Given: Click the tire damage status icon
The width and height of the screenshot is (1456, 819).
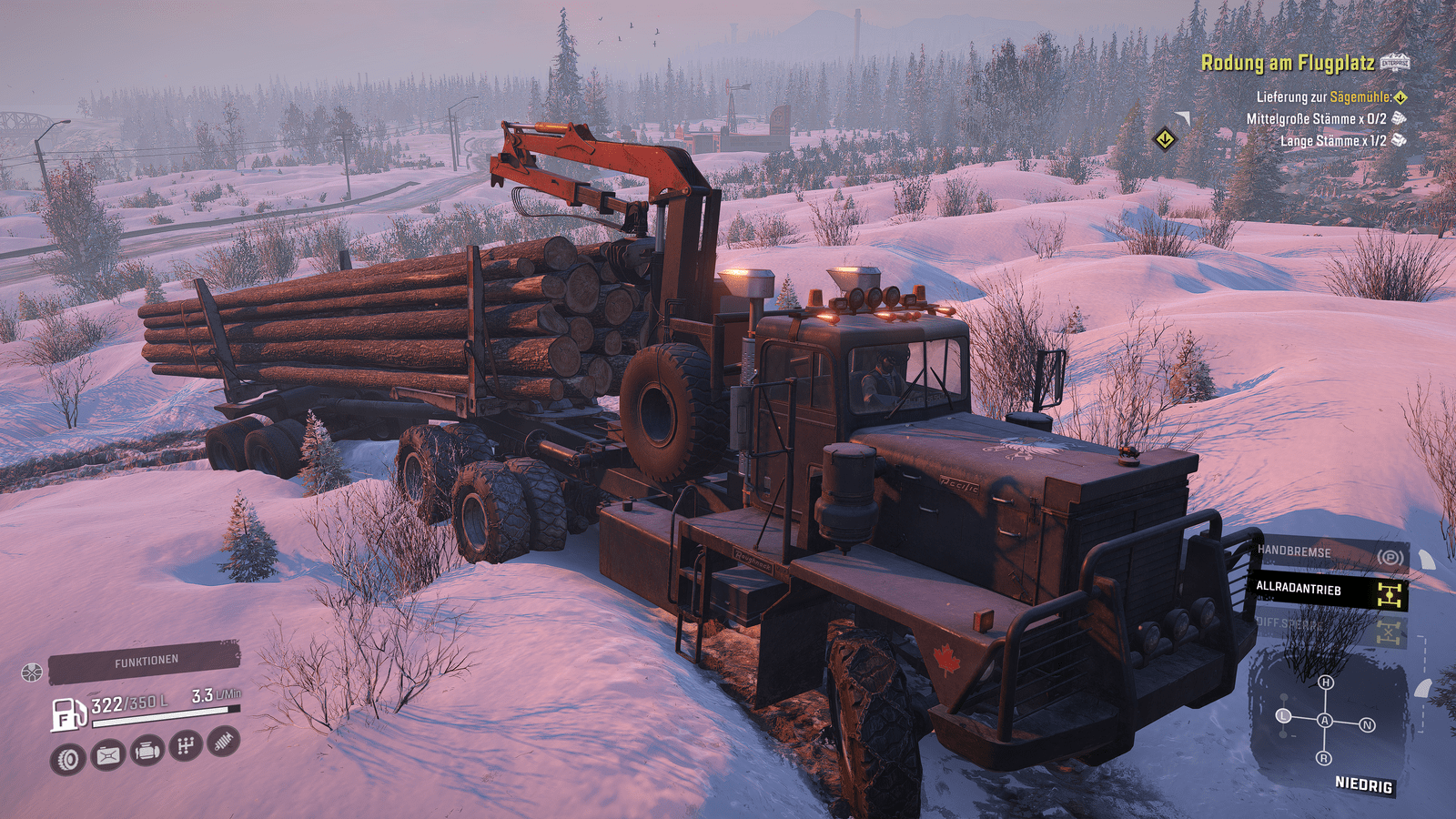Looking at the screenshot, I should (68, 759).
